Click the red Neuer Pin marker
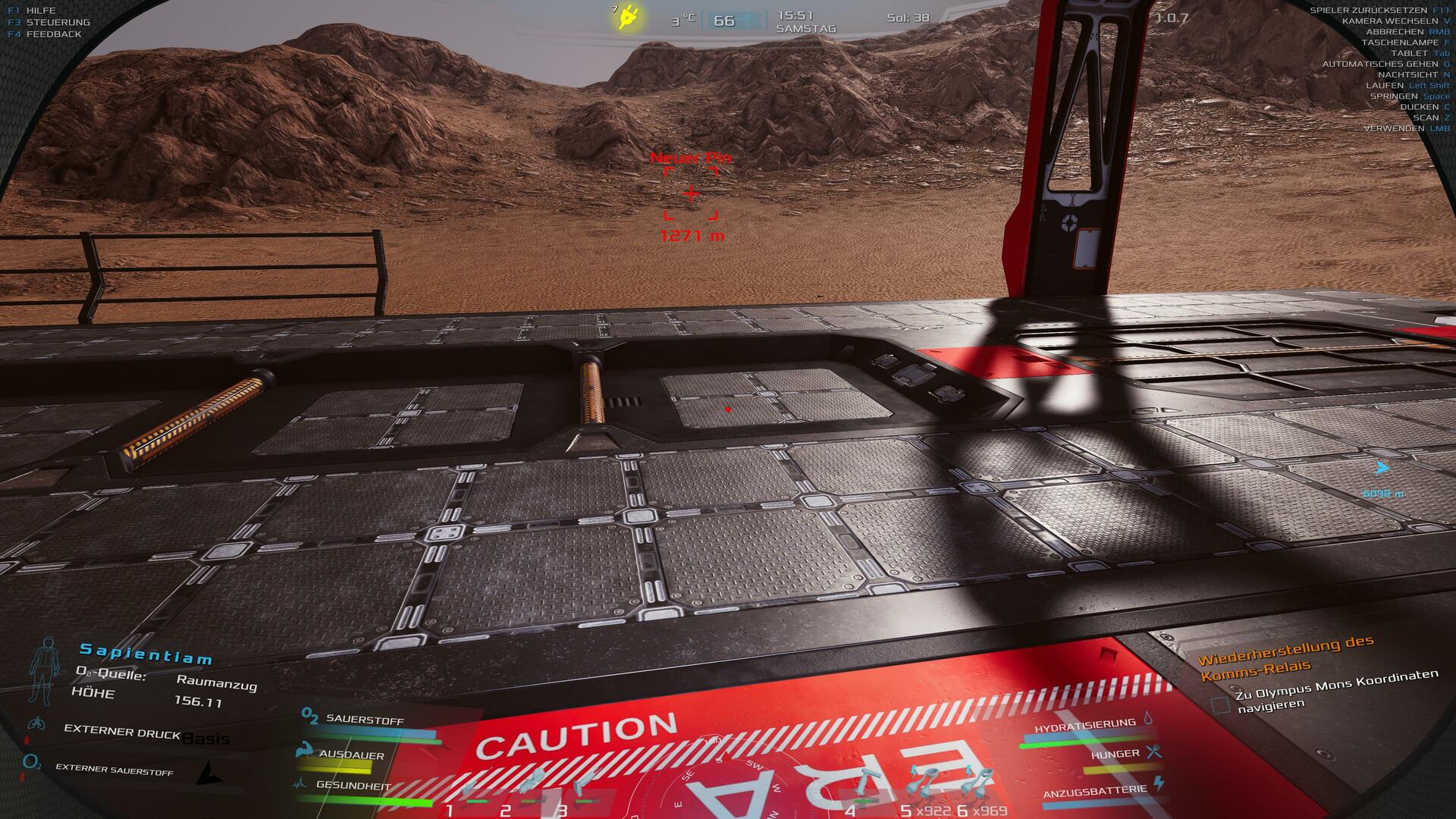This screenshot has height=819, width=1456. coord(691,194)
